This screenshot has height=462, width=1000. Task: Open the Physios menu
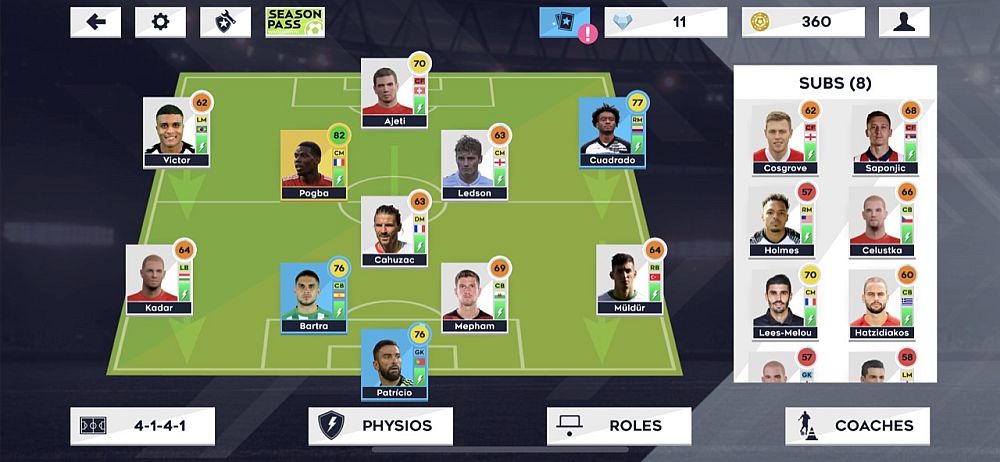coord(380,425)
